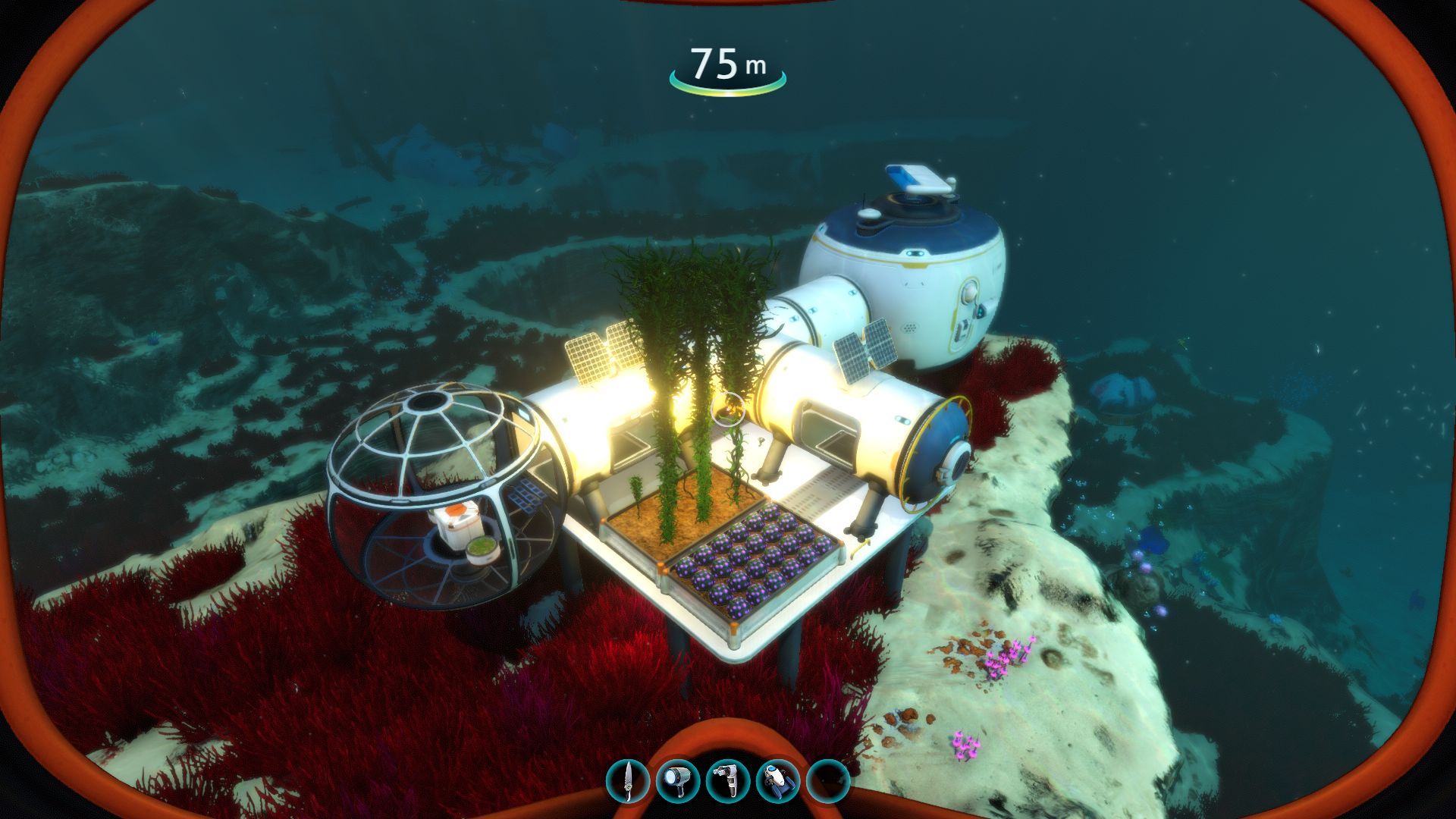Click the 75 m depth meter indicator
Image resolution: width=1456 pixels, height=819 pixels.
[x=726, y=64]
